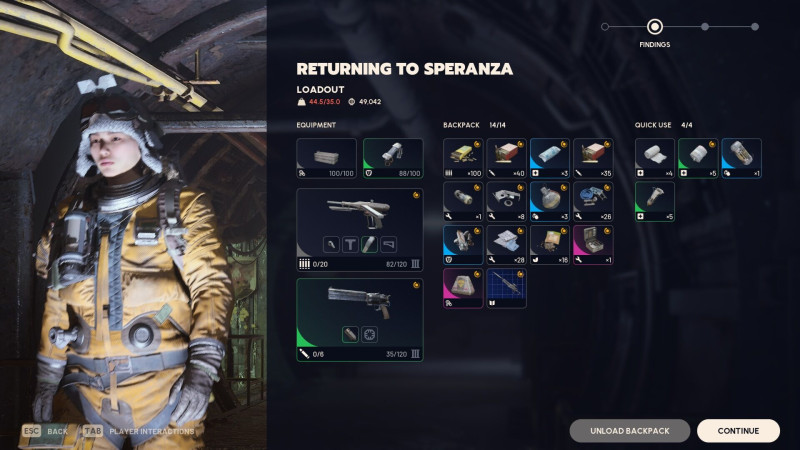Choose the weapon blueprint in the backpack
The height and width of the screenshot is (450, 800).
point(506,288)
